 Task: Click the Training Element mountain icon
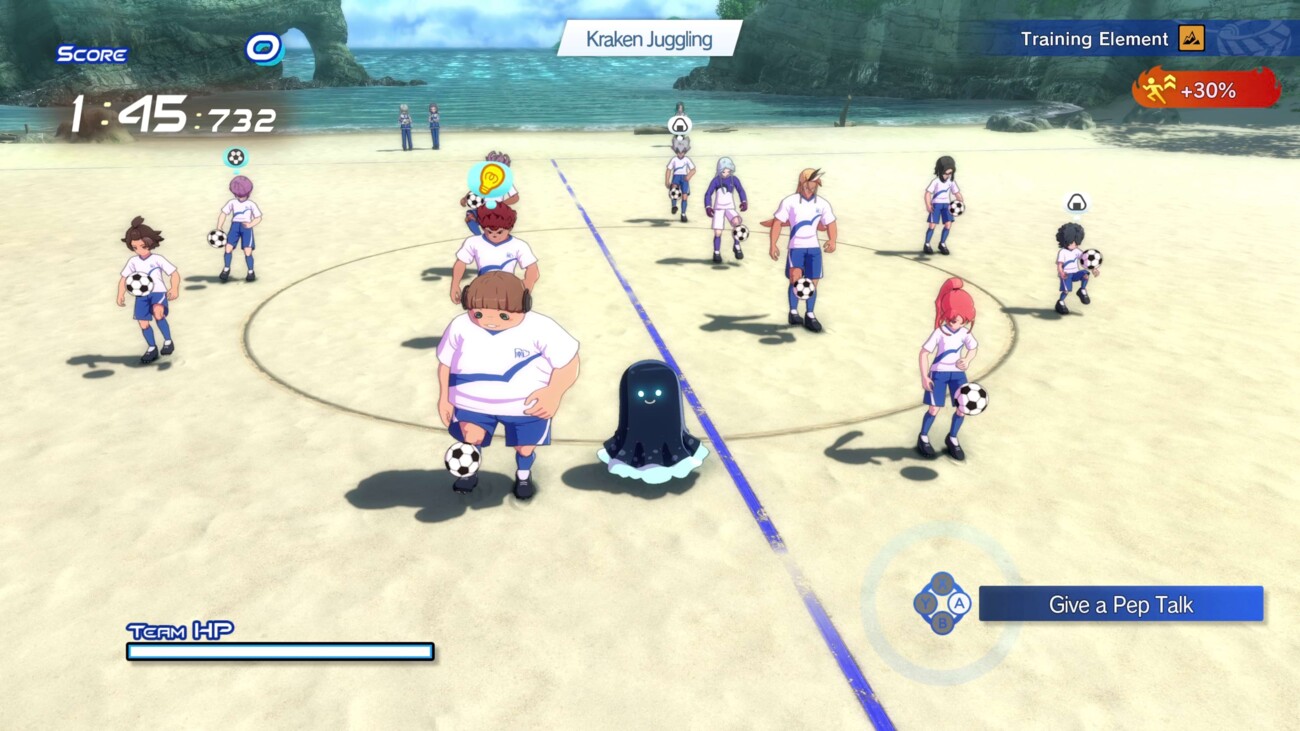(x=1191, y=39)
